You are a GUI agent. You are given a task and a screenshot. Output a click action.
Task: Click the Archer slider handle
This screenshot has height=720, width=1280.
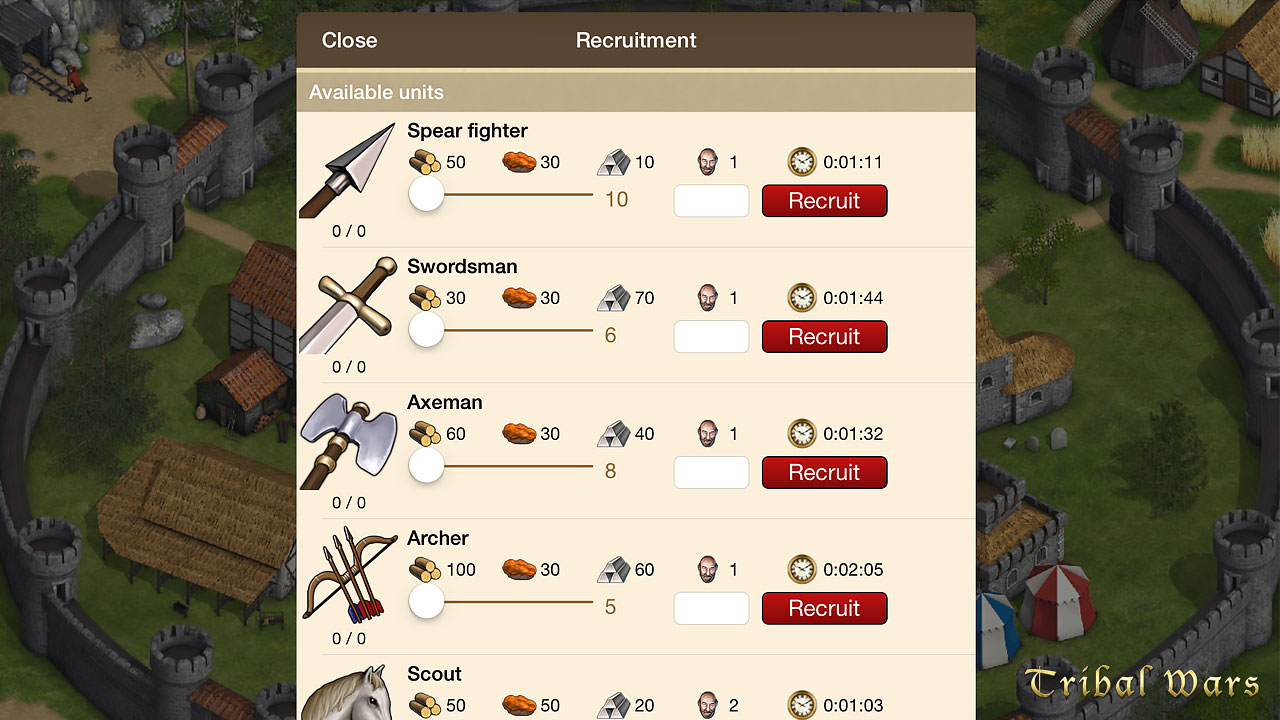427,602
